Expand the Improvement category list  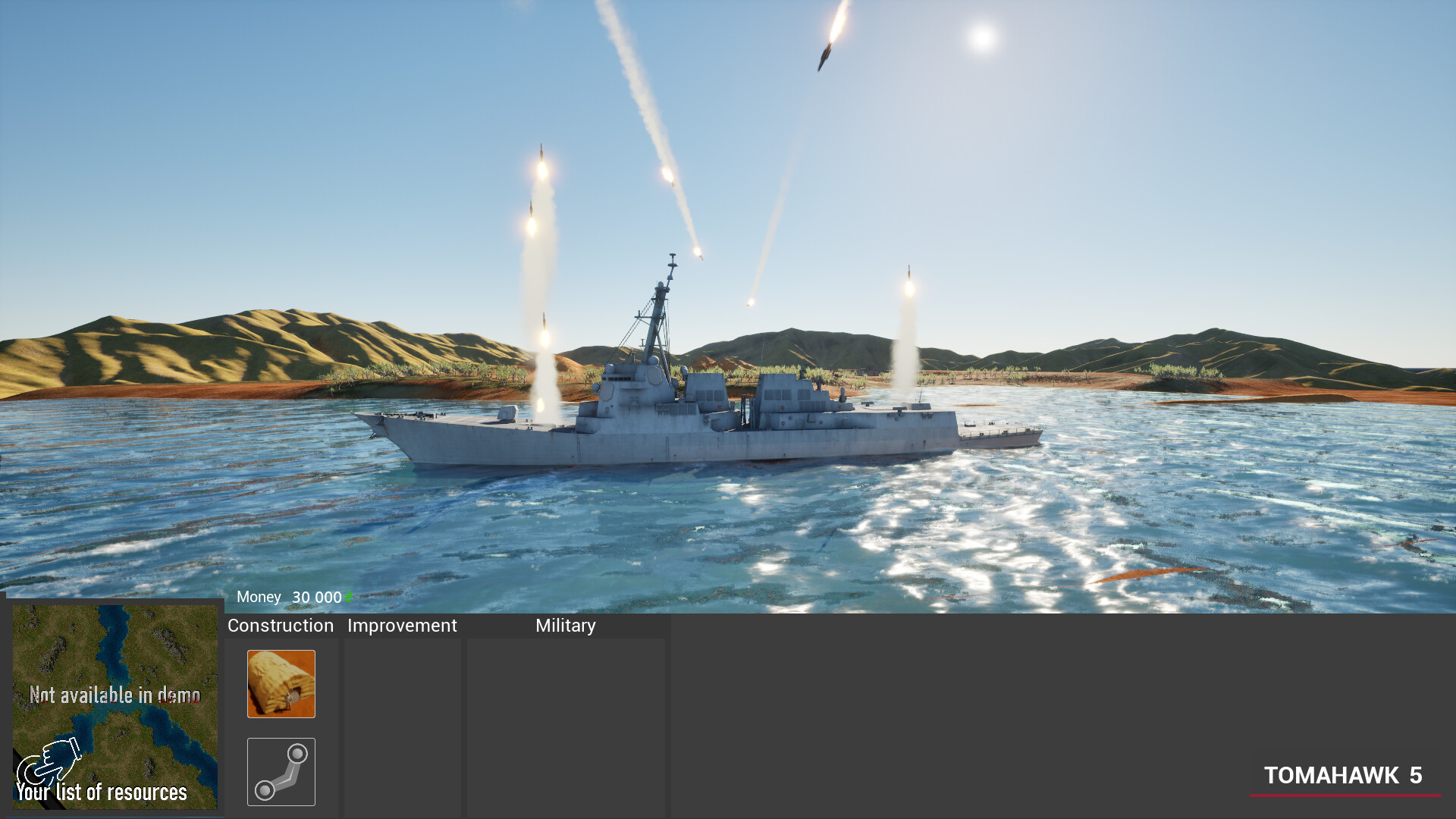(402, 626)
